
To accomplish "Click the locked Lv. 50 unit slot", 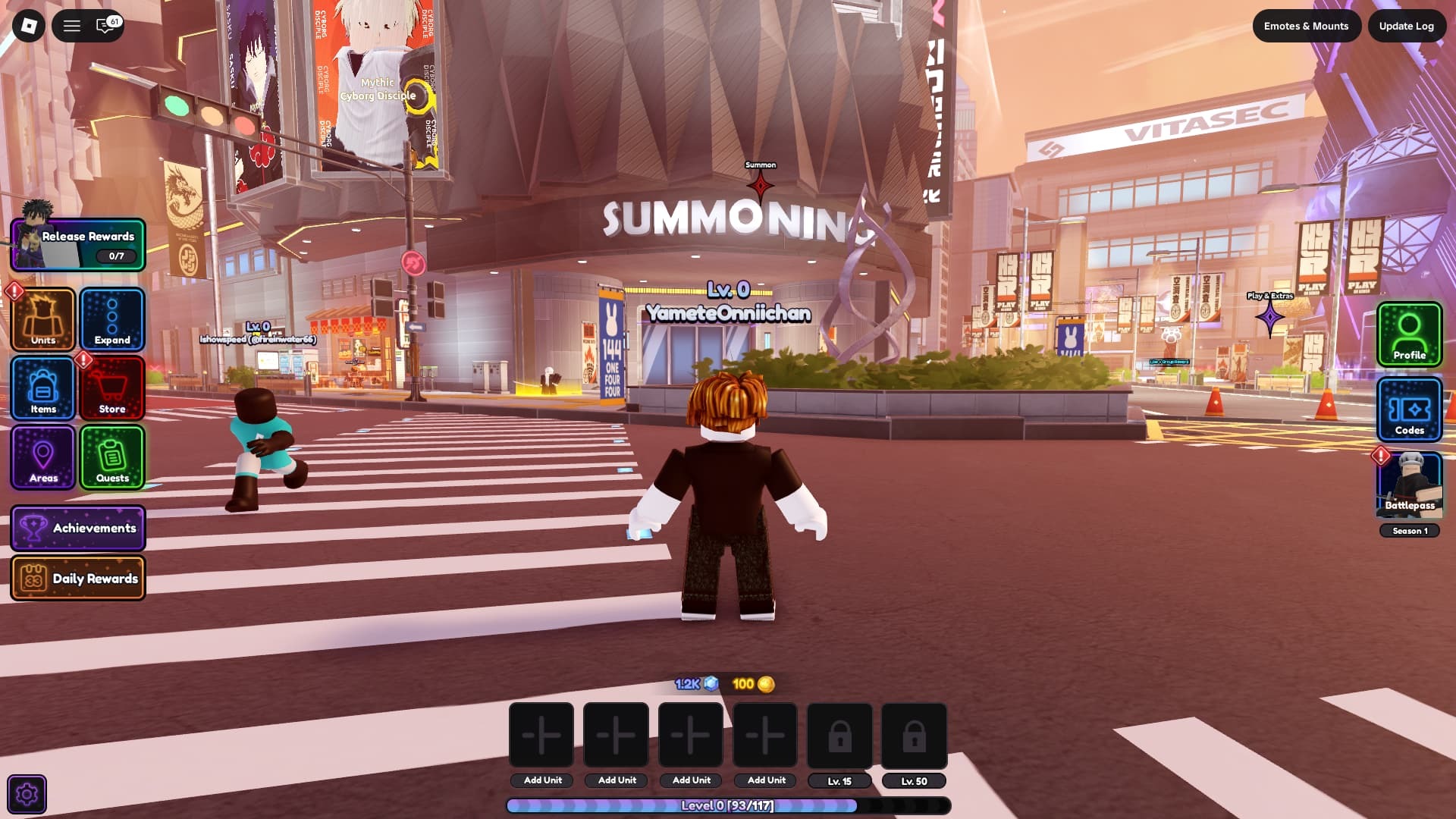I will tap(914, 736).
